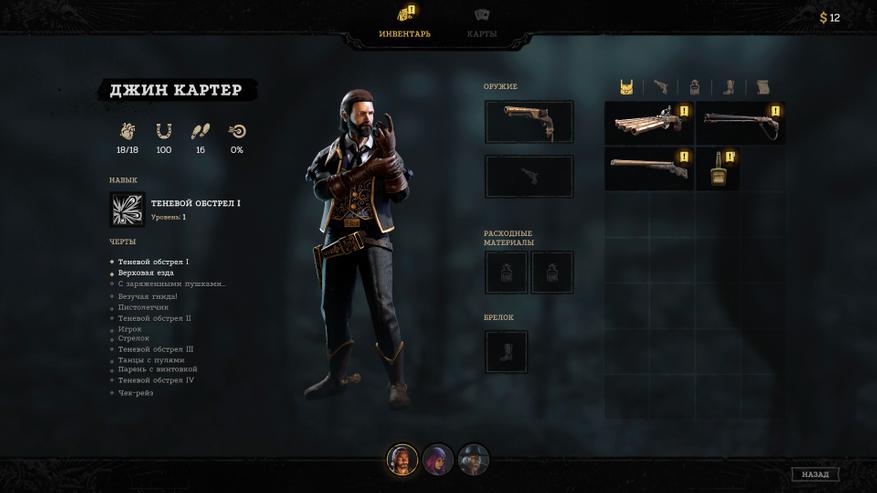This screenshot has width=877, height=493.
Task: Select the Верховая езда trait
Action: [146, 273]
